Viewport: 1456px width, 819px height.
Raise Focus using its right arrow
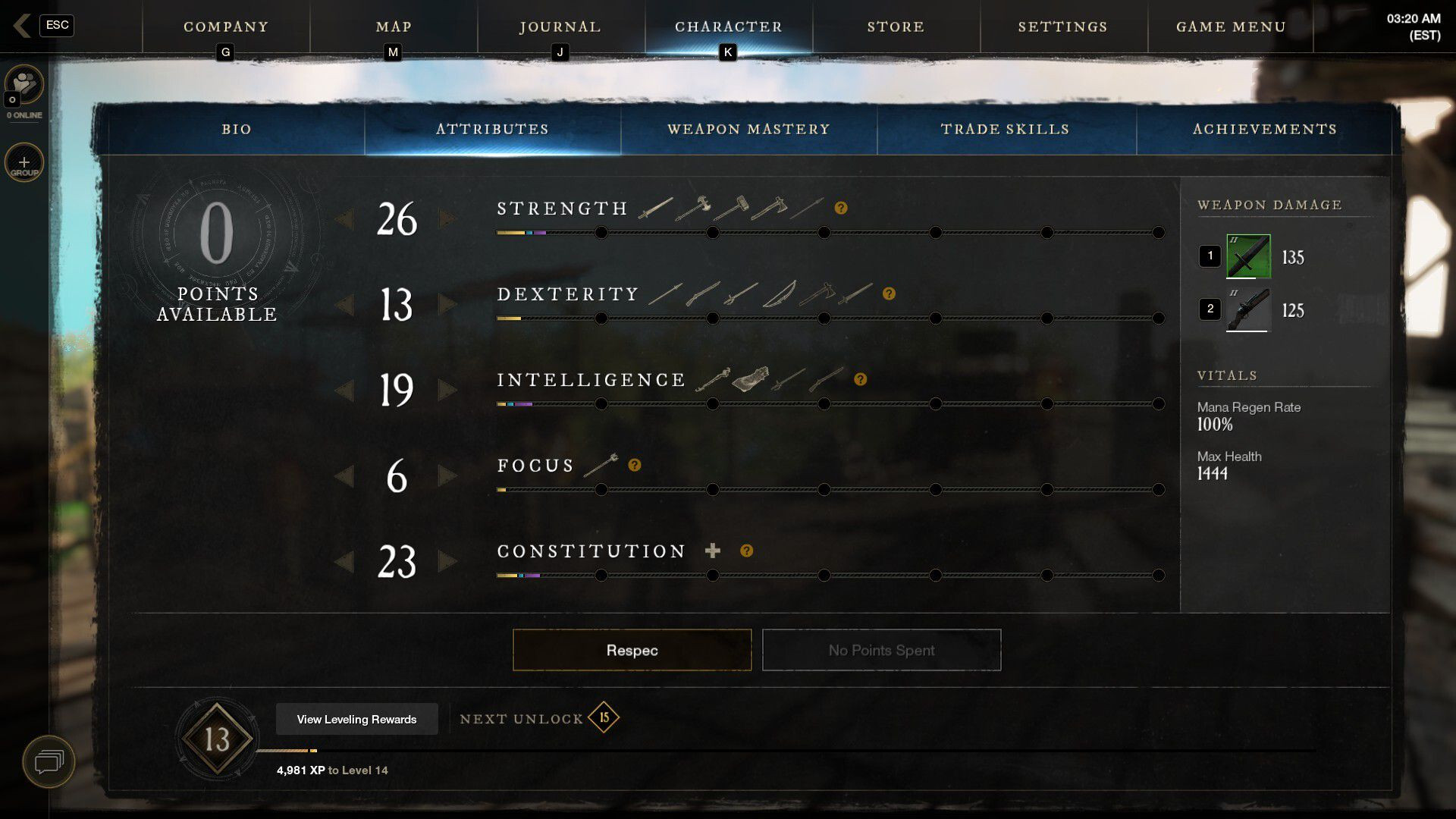coord(447,476)
